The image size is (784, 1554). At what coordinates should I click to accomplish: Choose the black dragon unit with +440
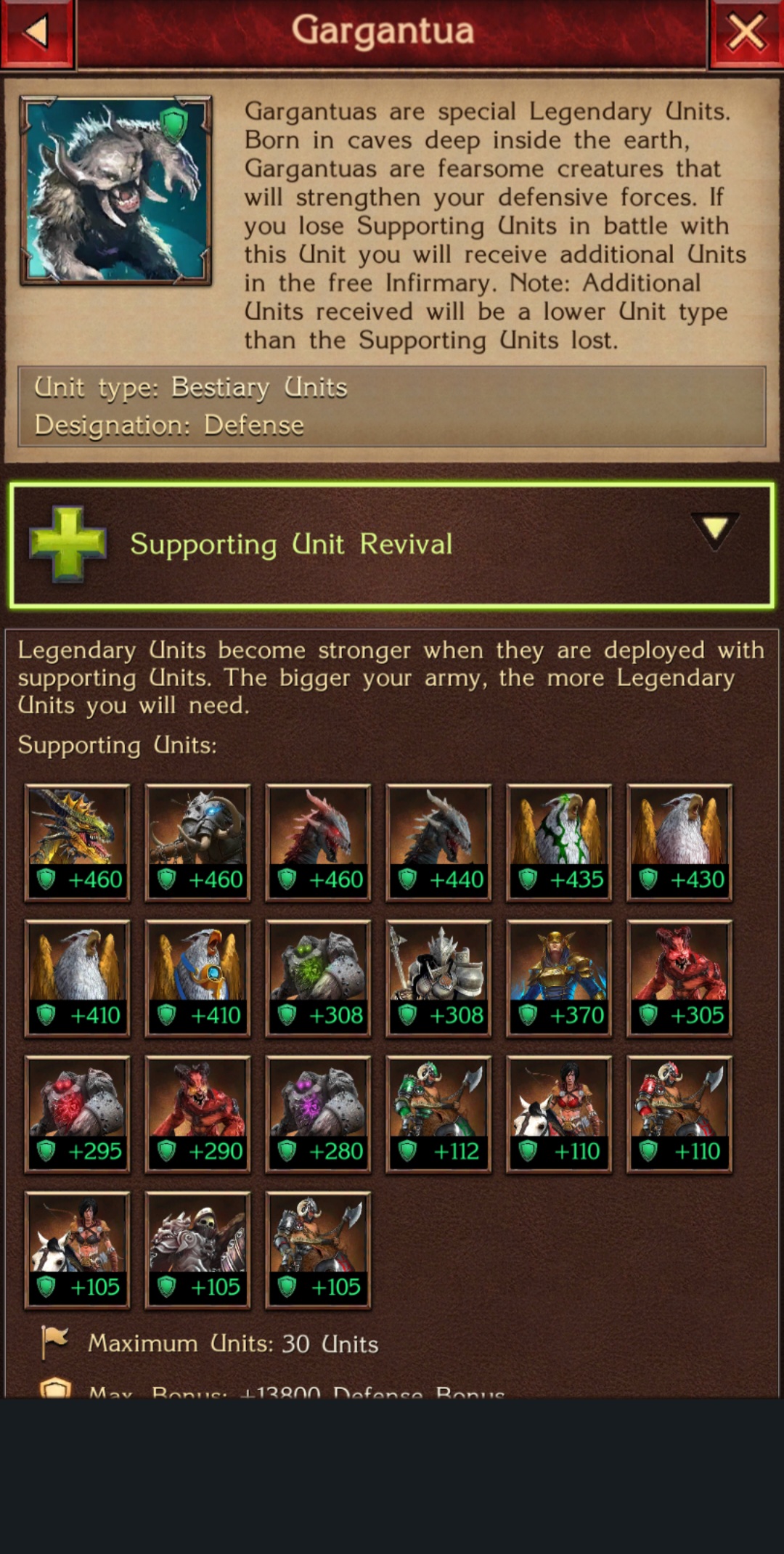pyautogui.click(x=438, y=842)
